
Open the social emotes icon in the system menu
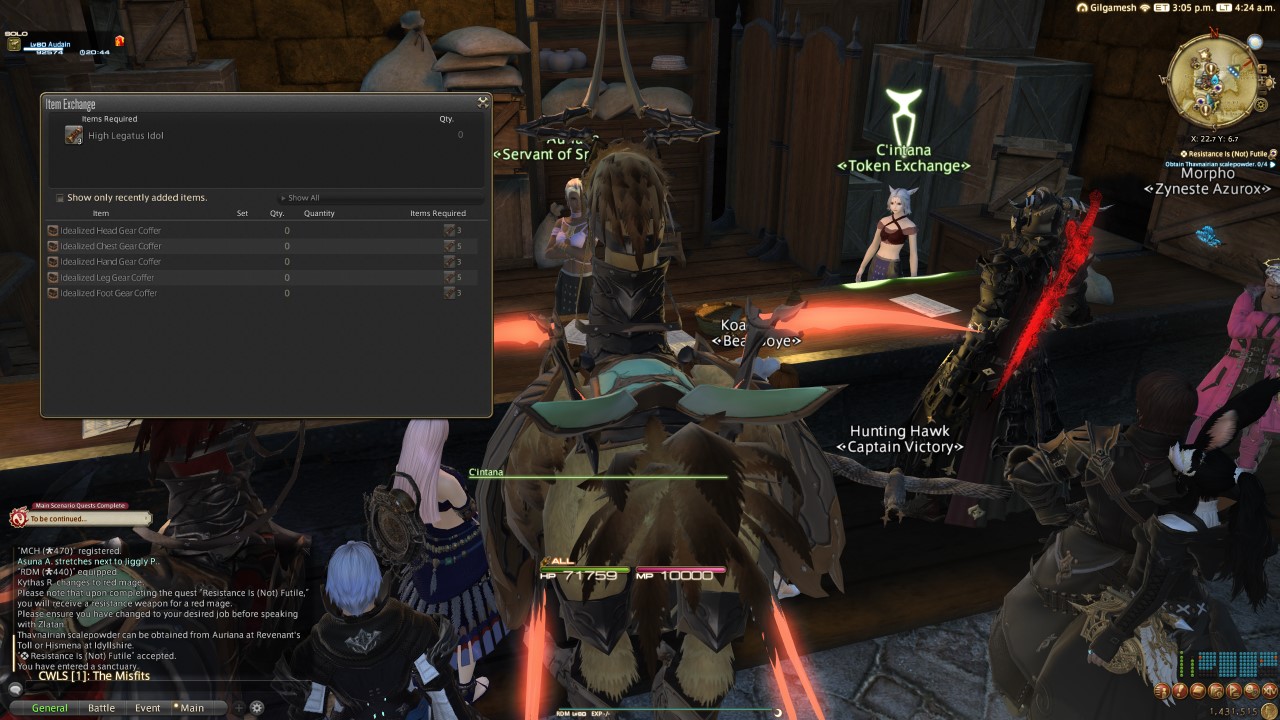[1250, 692]
